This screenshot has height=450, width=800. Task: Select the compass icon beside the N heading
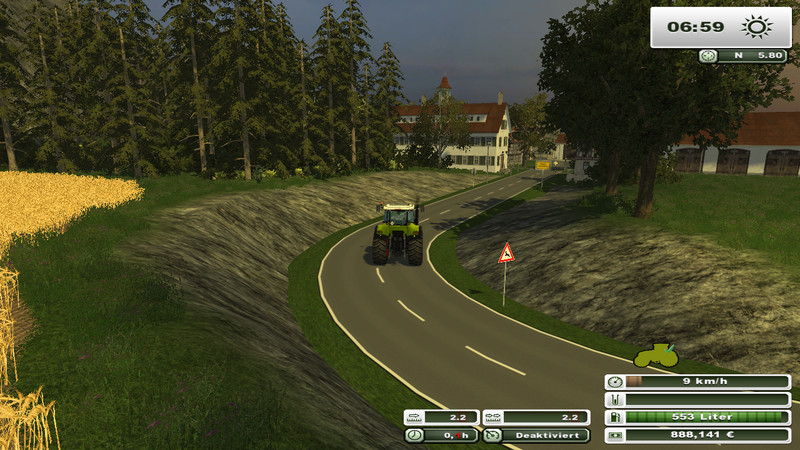(x=709, y=56)
